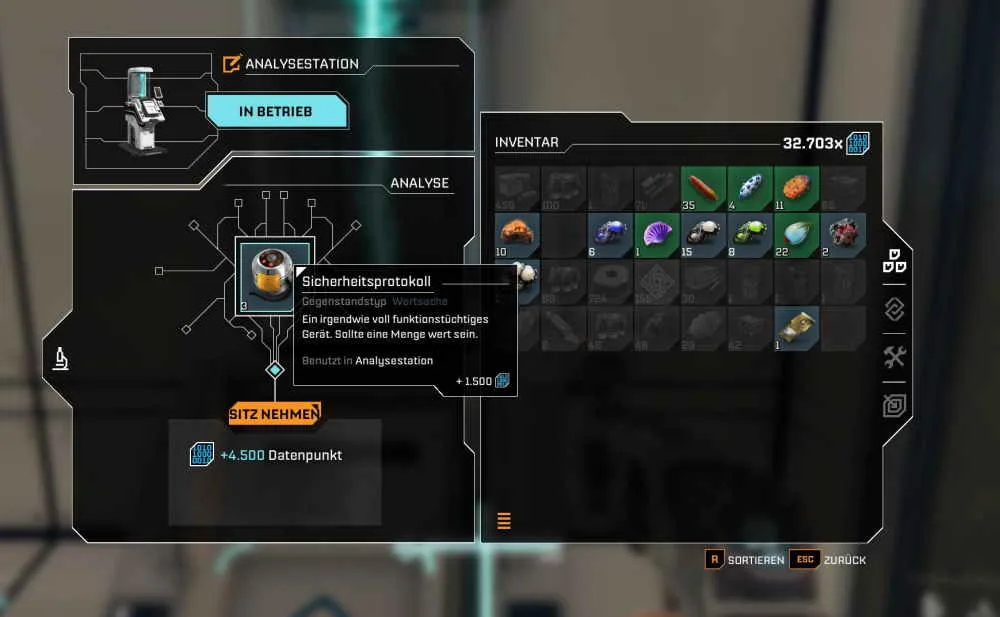Choose the gold metallic device item
Viewport: 1000px width, 617px height.
click(x=797, y=326)
